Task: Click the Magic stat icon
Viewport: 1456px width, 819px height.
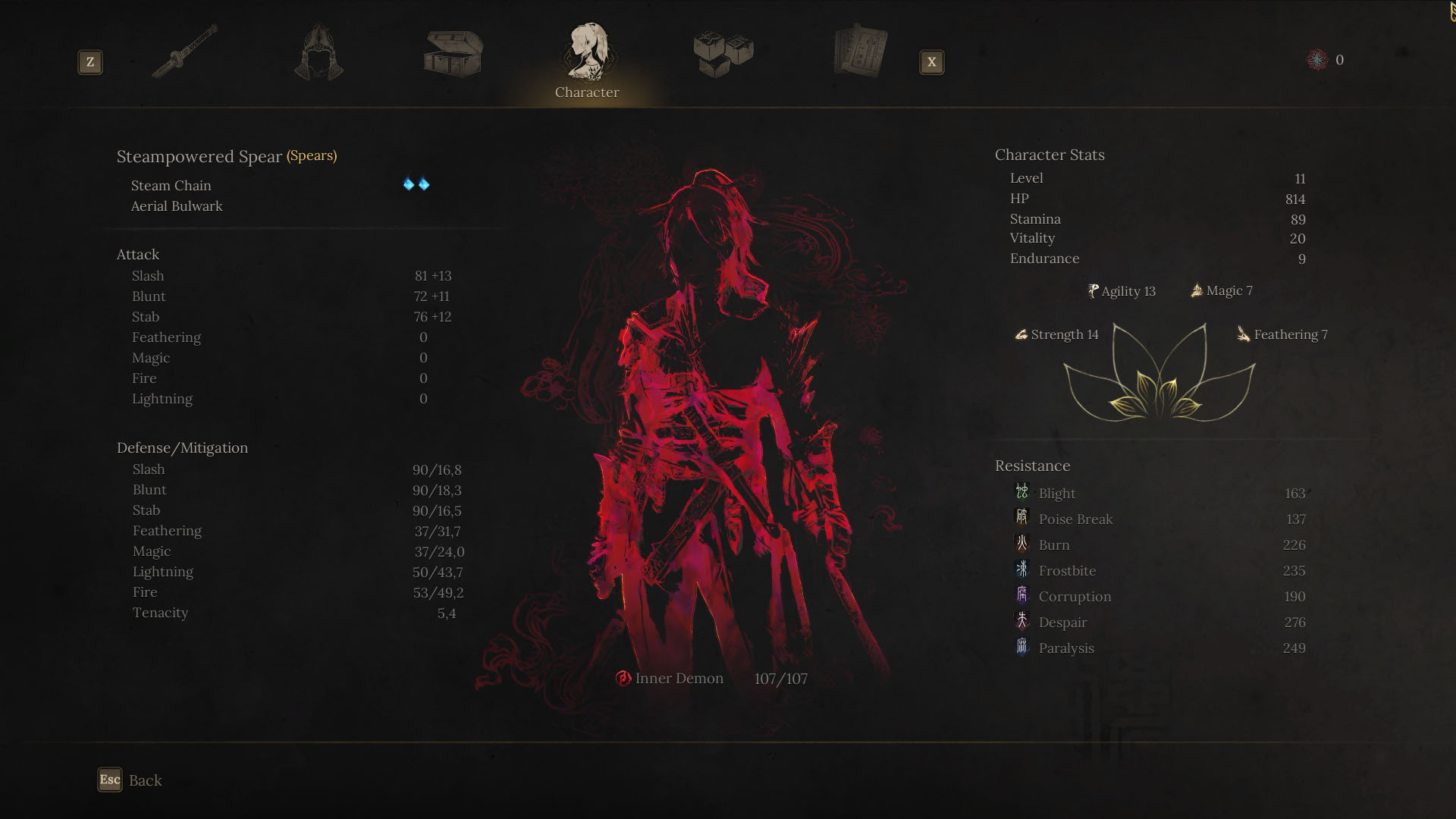Action: [x=1197, y=290]
